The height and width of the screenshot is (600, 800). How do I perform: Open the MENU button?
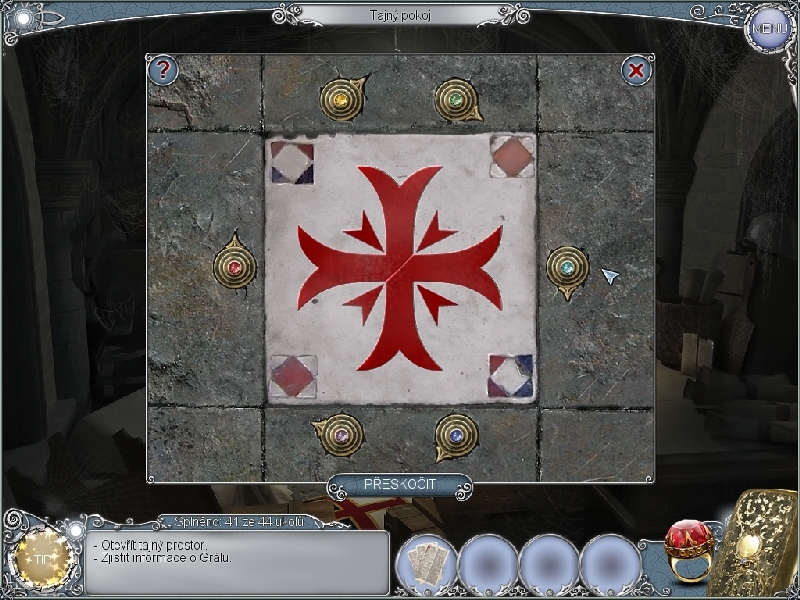point(769,28)
